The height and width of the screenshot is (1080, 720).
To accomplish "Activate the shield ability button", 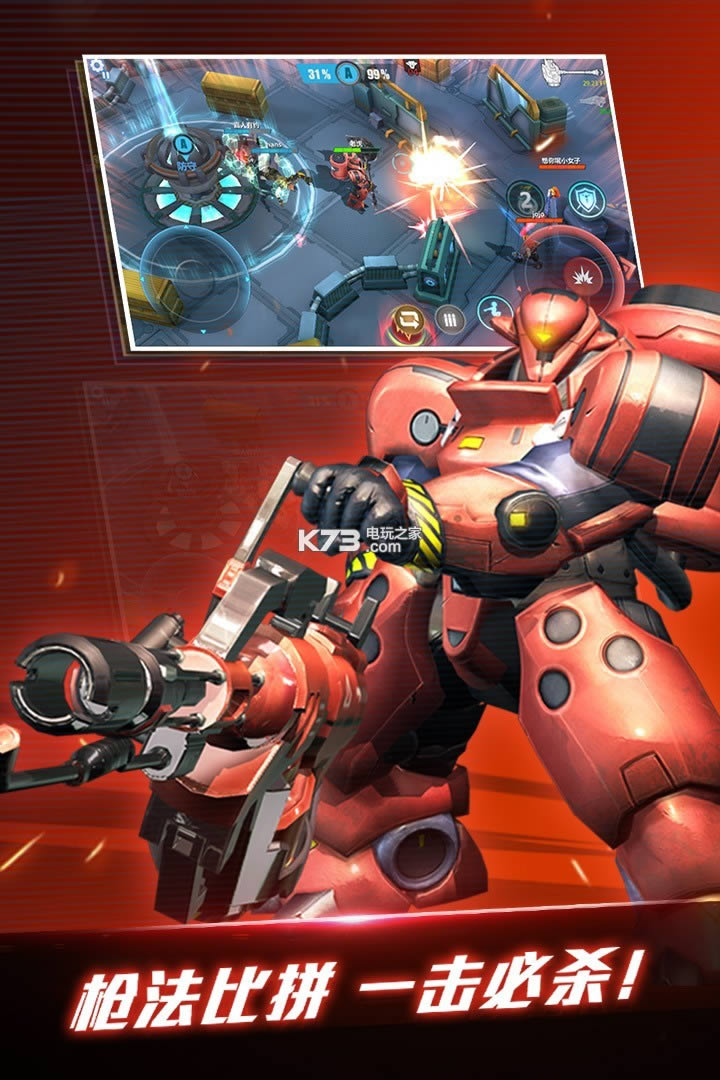I will (586, 198).
